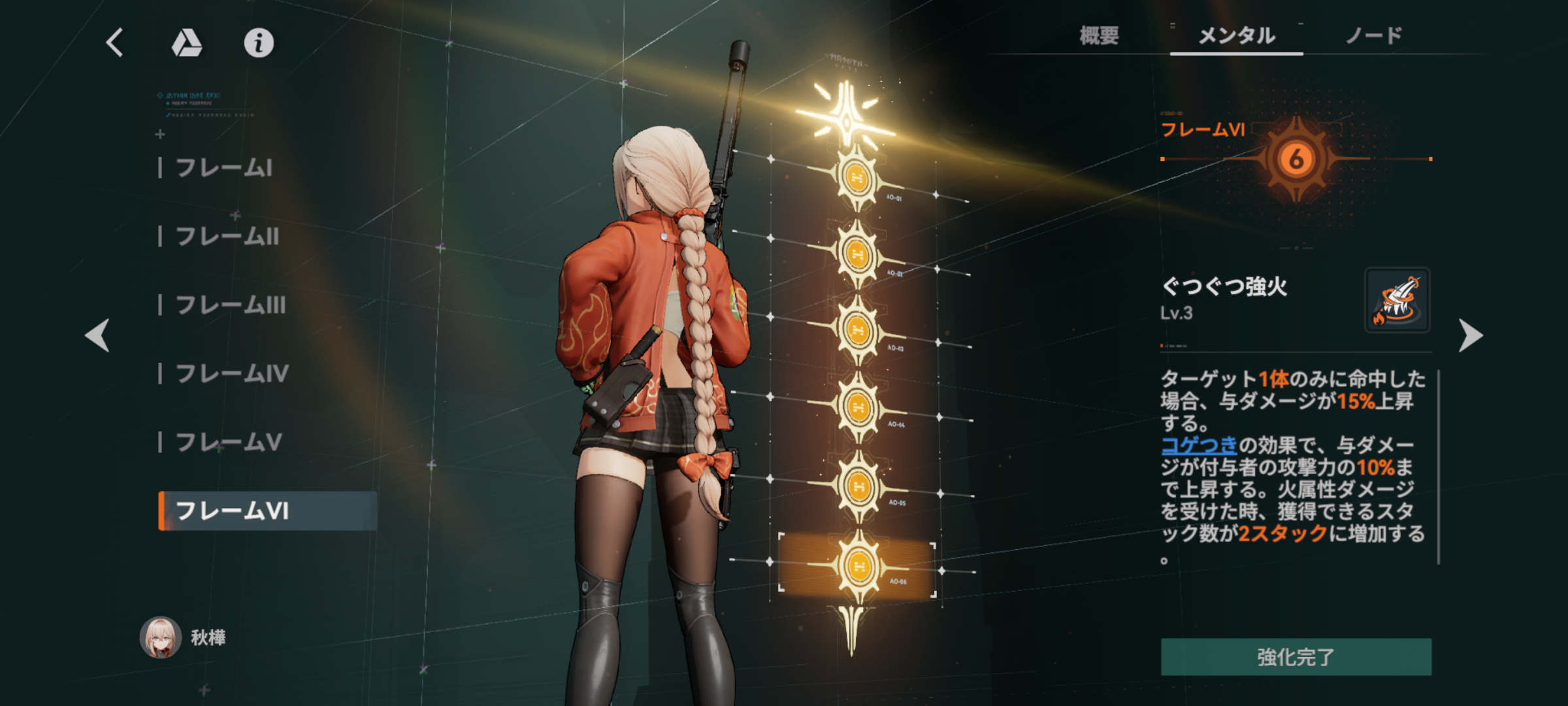The height and width of the screenshot is (706, 1568).
Task: Show the info help icon
Action: (x=259, y=43)
